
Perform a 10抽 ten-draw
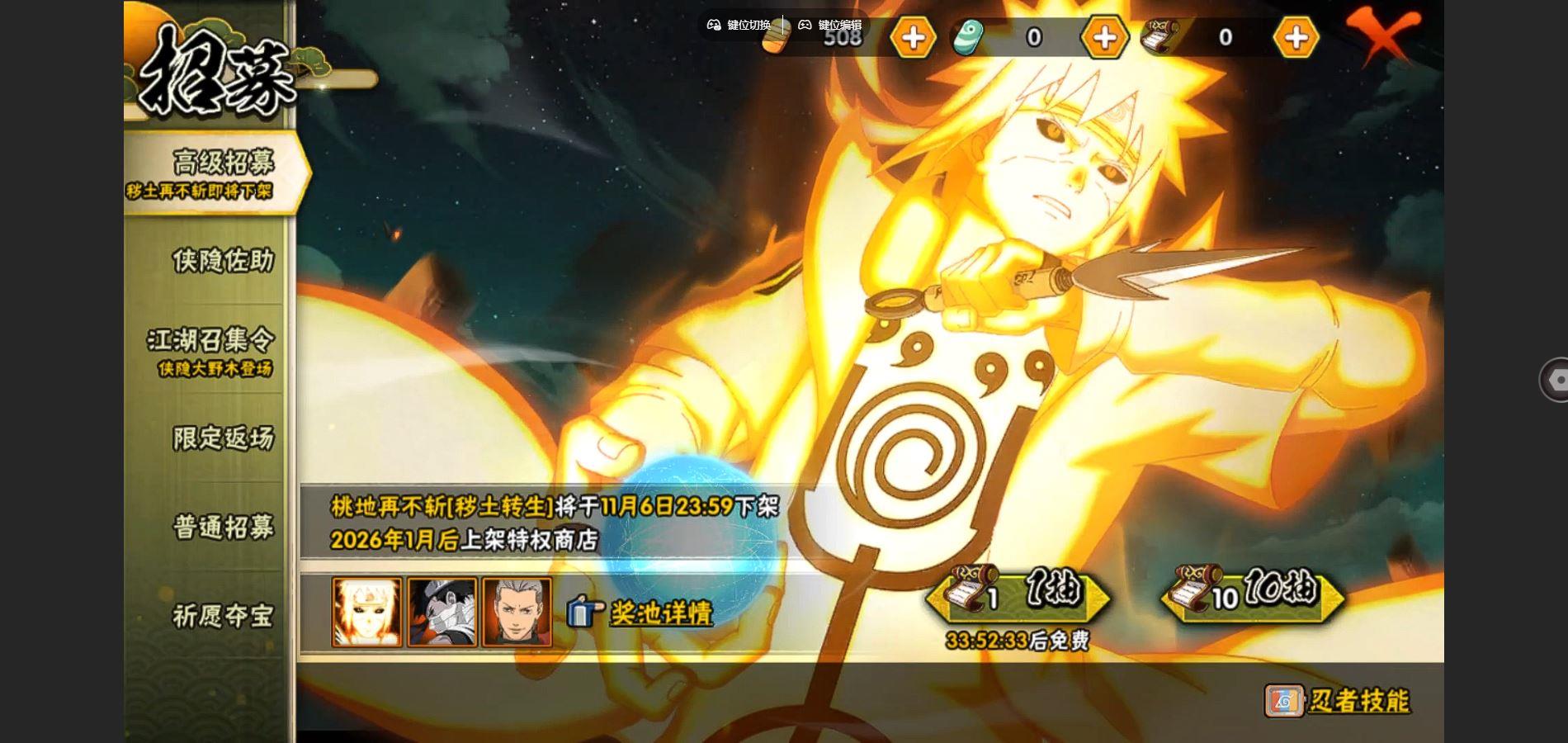coord(1253,594)
